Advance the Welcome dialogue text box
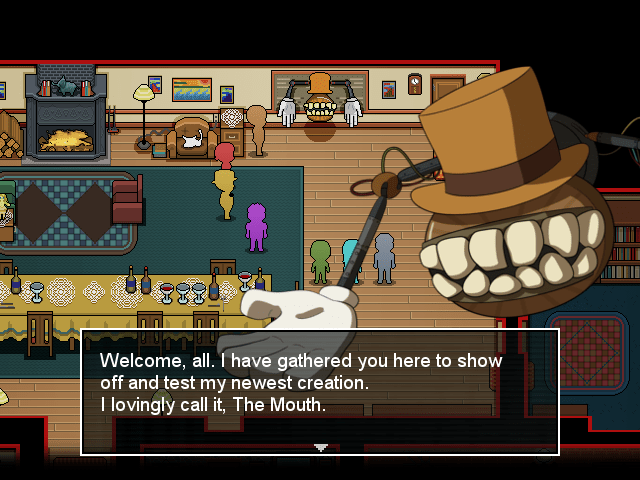Screen dimensions: 640x480 [319, 390]
